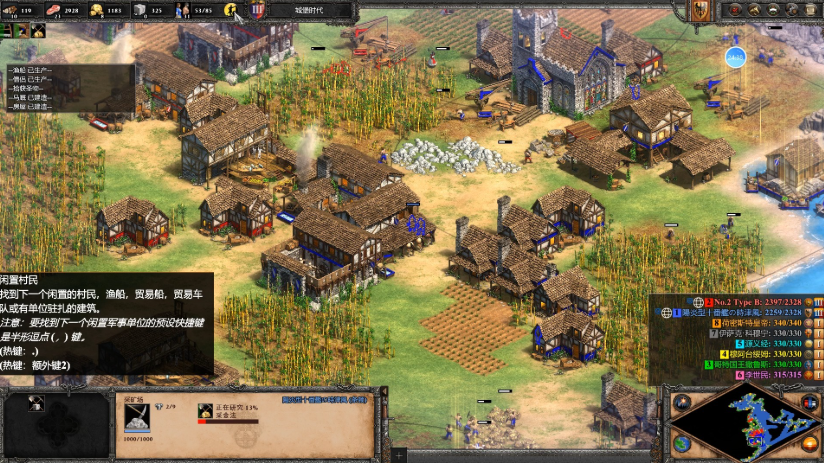Click the blue 24:38 timer bubble
824x463 pixels.
pyautogui.click(x=736, y=57)
